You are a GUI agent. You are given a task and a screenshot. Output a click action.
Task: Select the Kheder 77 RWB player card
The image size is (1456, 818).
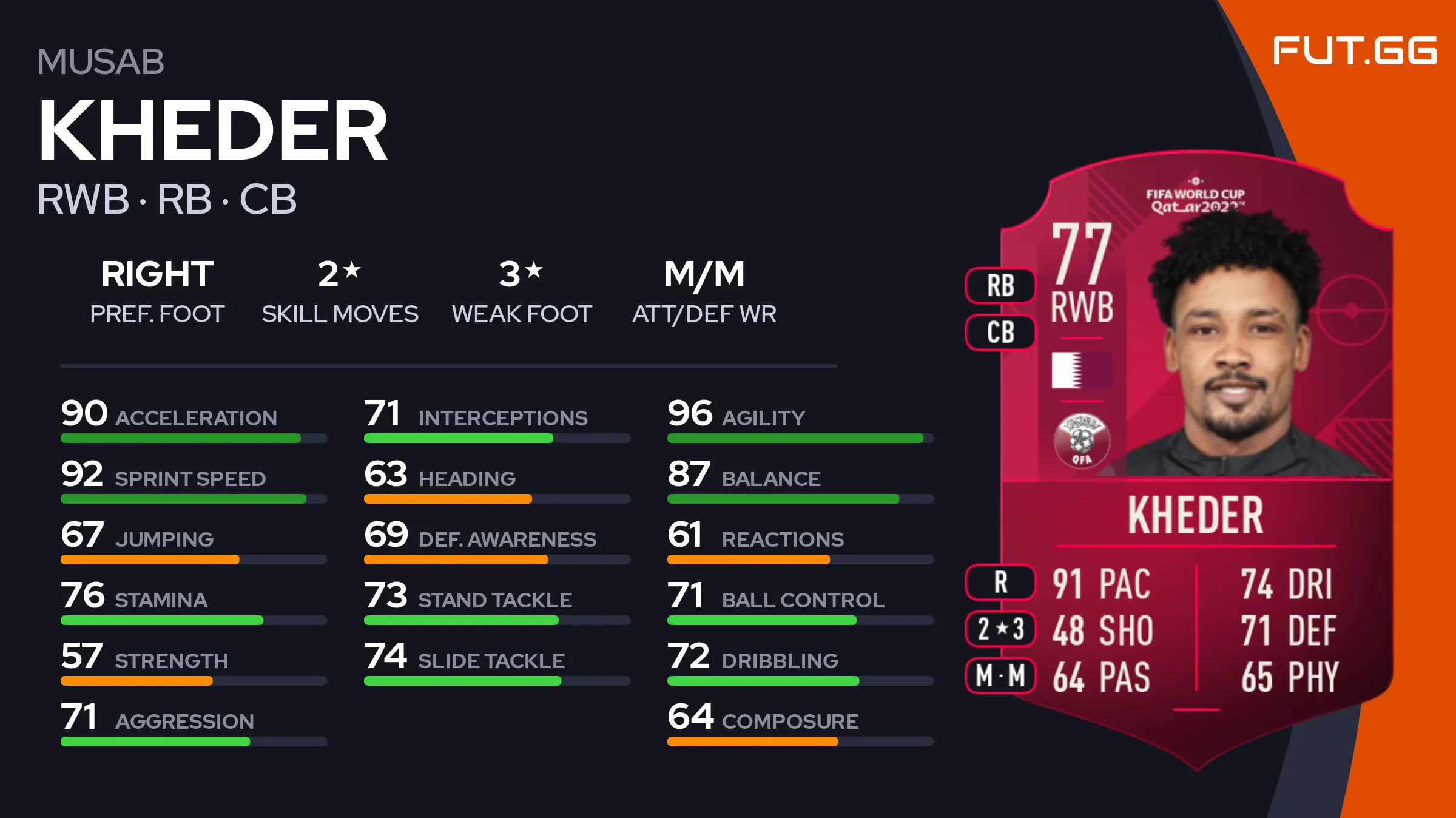(1196, 461)
